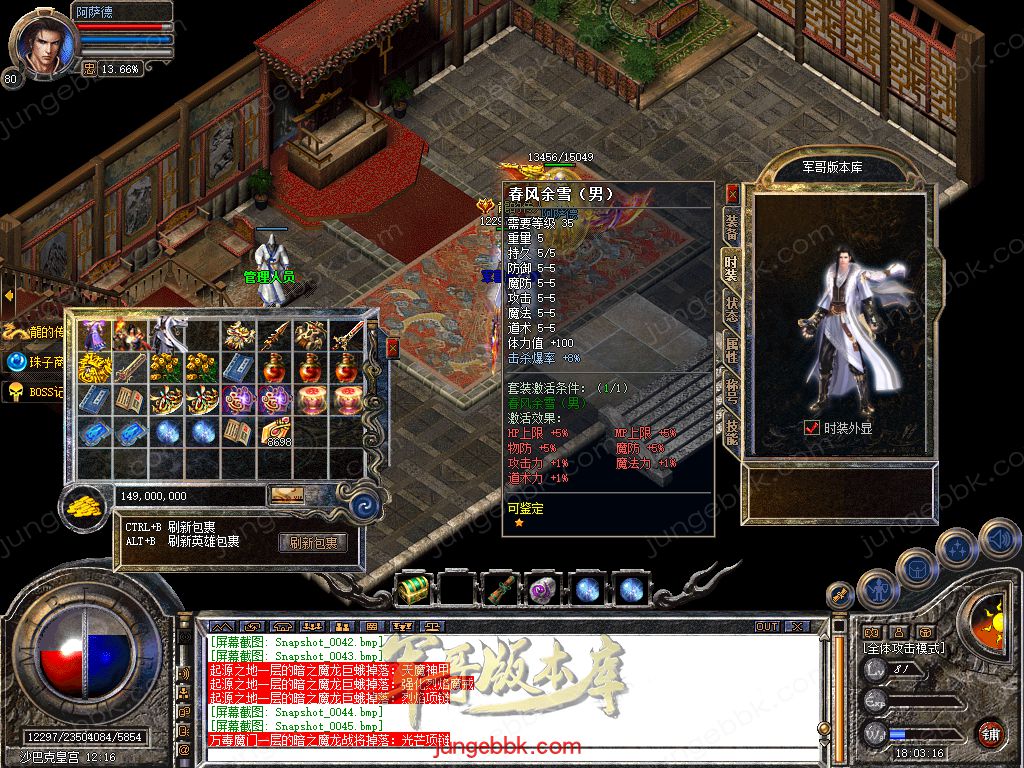Click the OUT button above chat
This screenshot has width=1024, height=768.
[767, 626]
